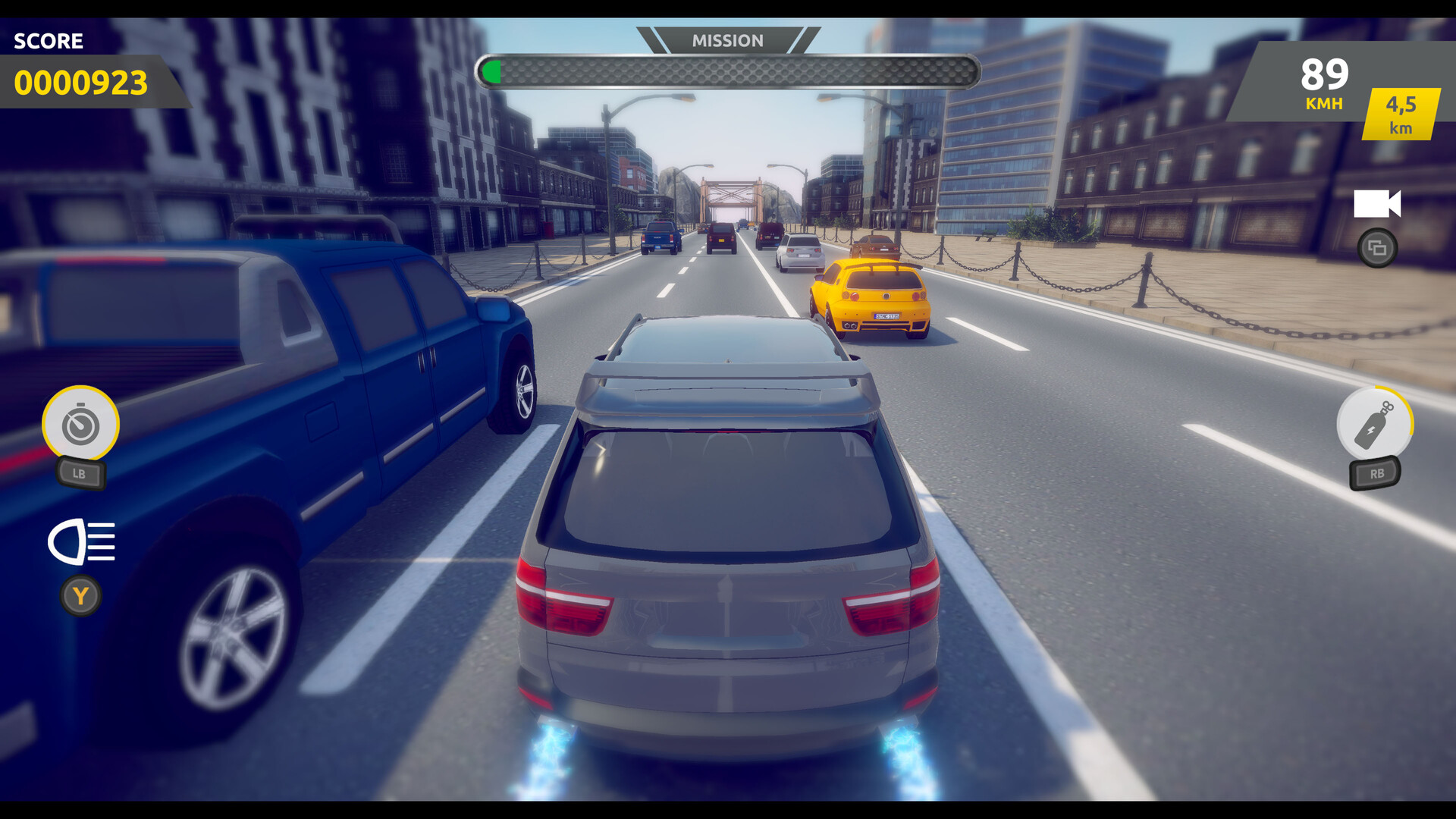Click the headlights icon above the Y button
Viewport: 1456px width, 819px height.
[x=83, y=541]
